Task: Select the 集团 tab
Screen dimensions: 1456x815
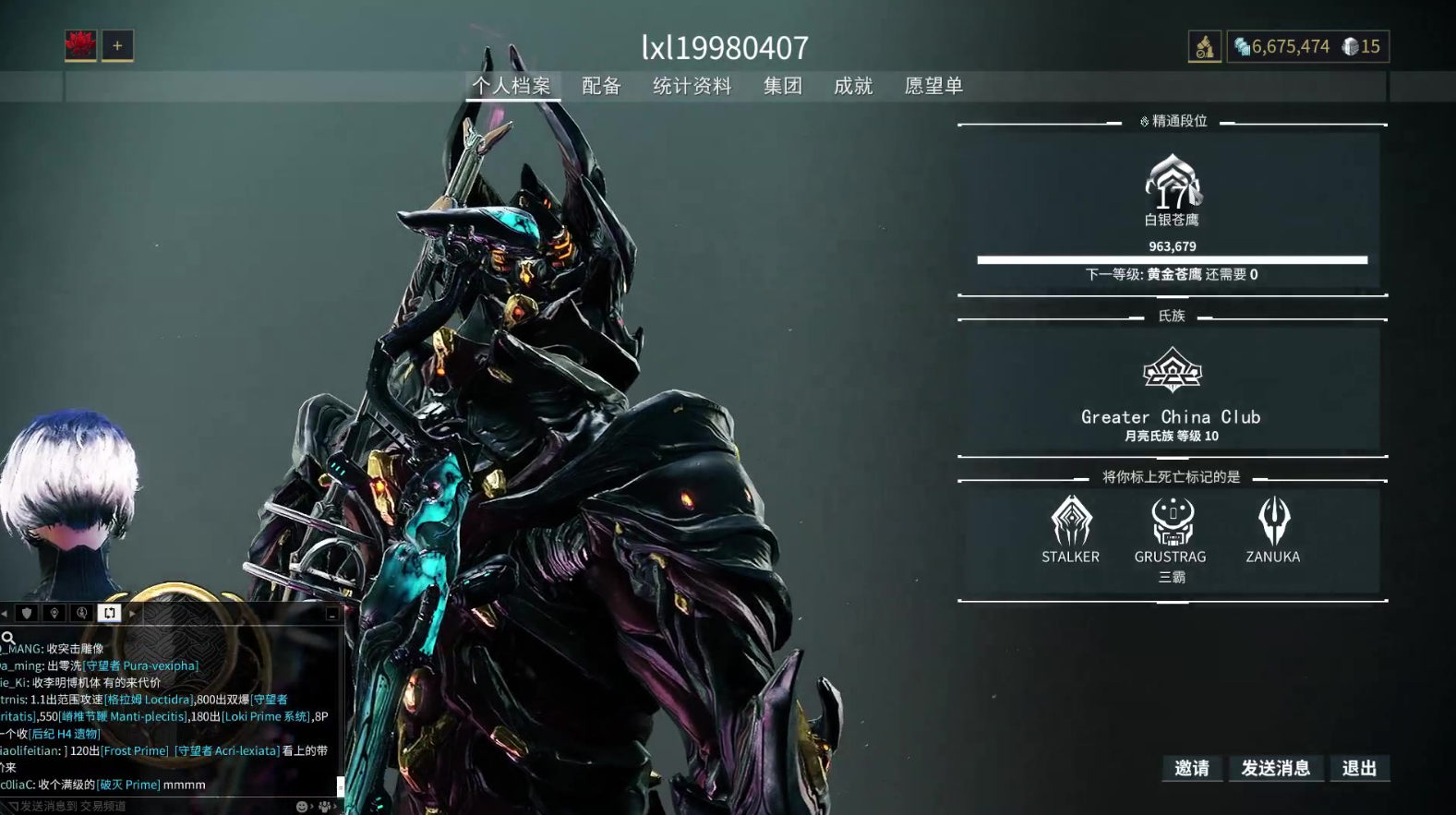Action: click(782, 86)
